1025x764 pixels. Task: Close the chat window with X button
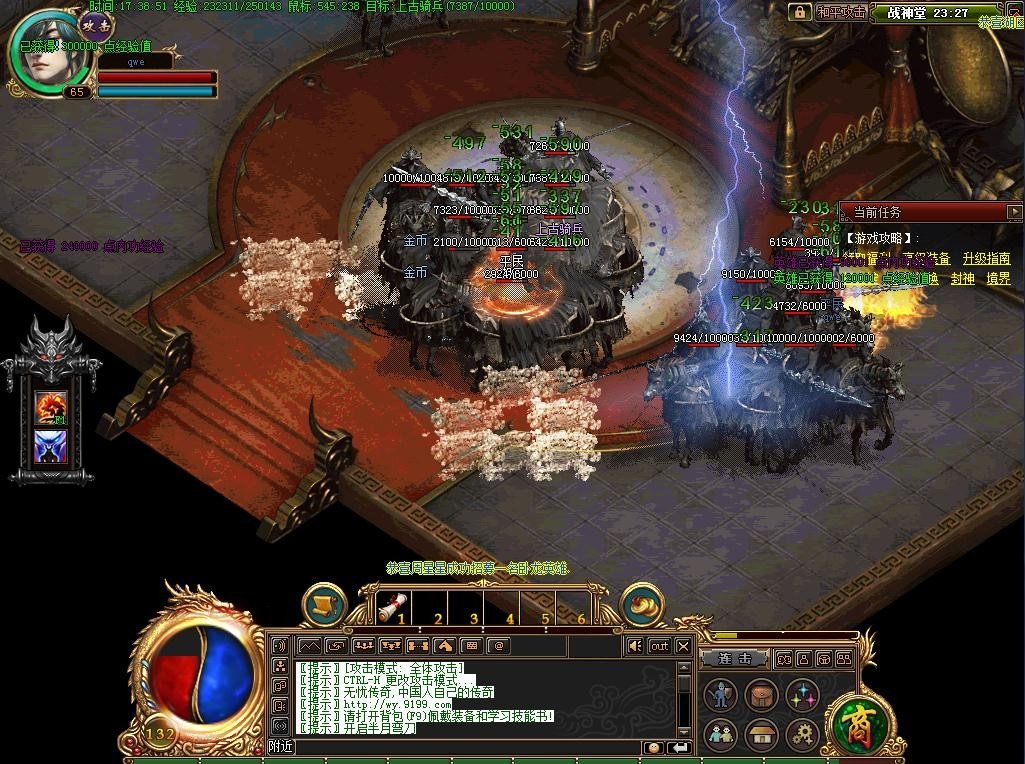pos(683,646)
